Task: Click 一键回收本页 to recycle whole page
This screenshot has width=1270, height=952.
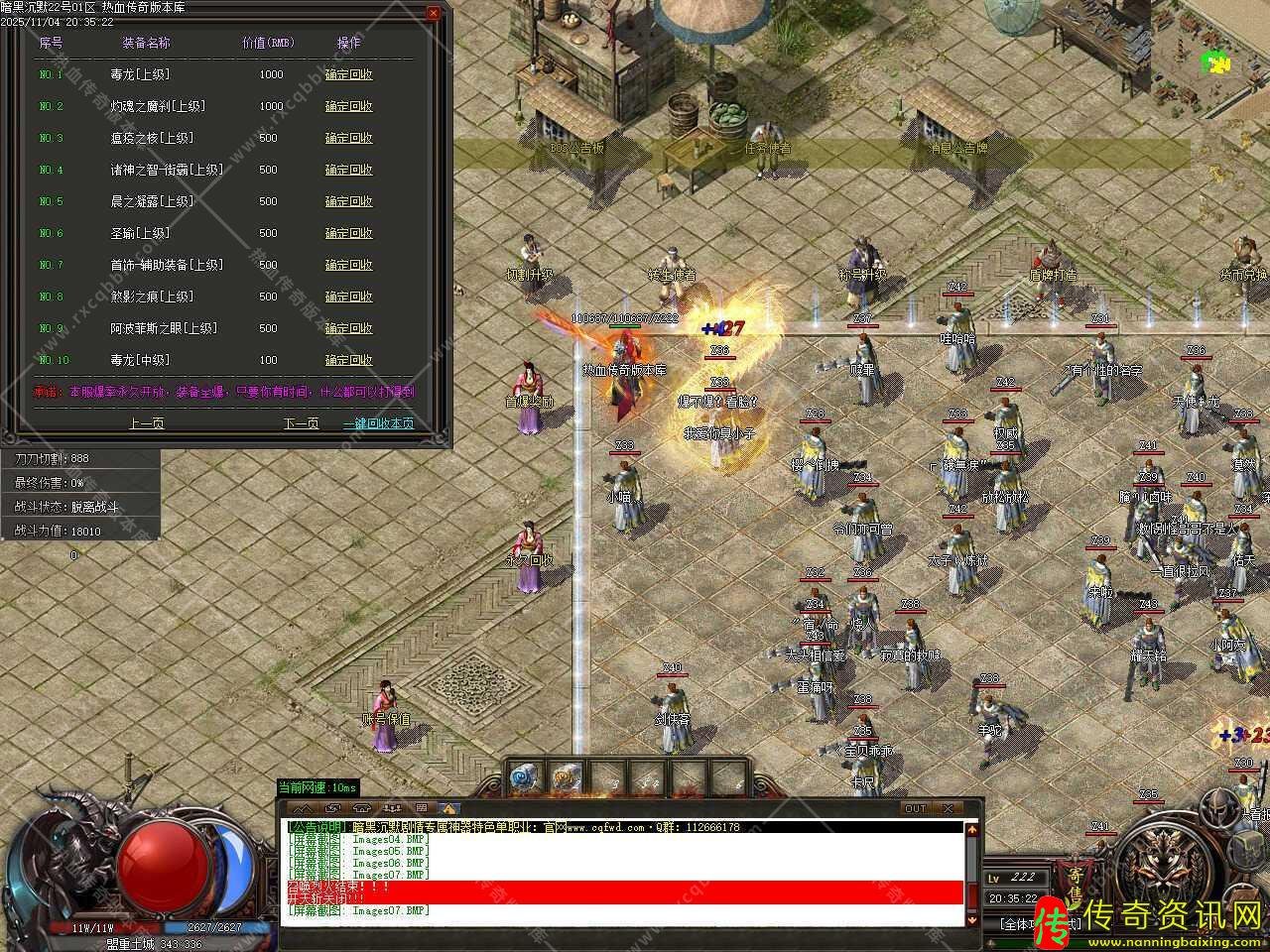Action: pos(378,422)
